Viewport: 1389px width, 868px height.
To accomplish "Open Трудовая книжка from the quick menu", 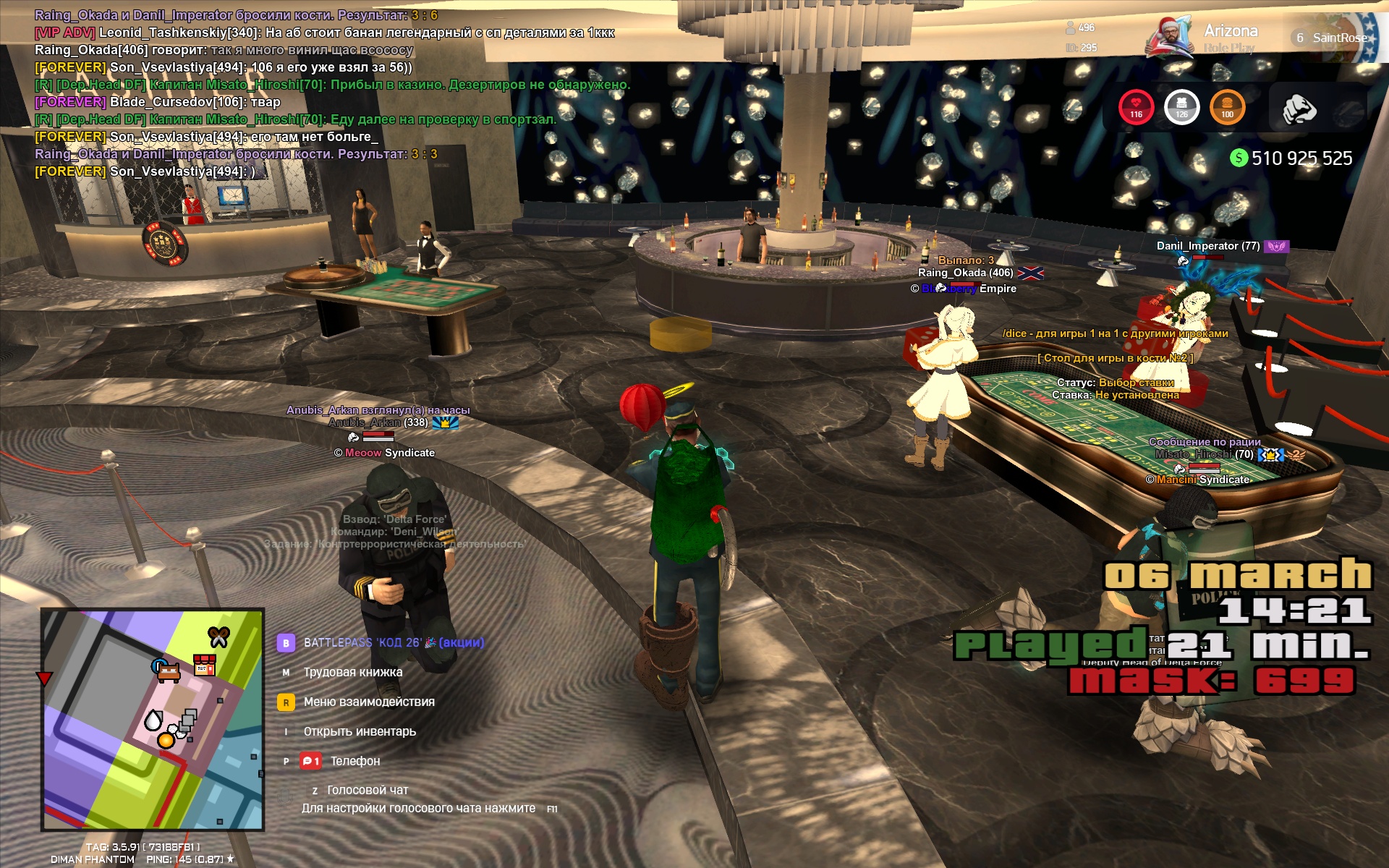I will point(352,672).
